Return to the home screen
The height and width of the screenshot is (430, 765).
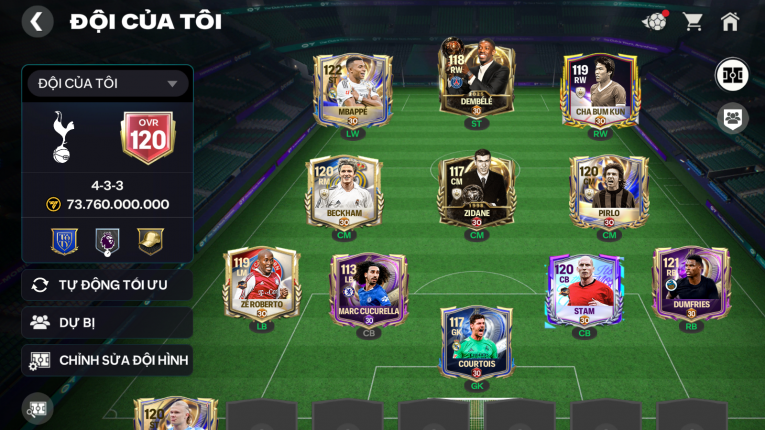730,21
